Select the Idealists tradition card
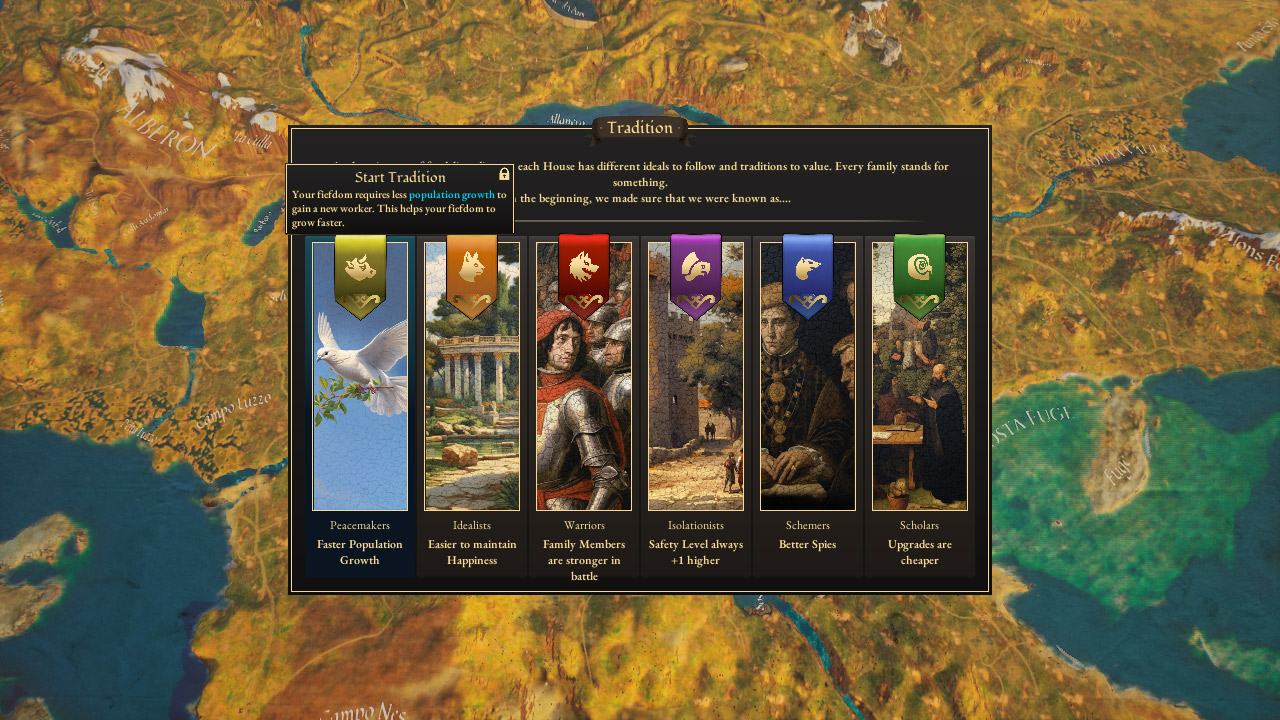This screenshot has height=720, width=1280. (x=472, y=400)
